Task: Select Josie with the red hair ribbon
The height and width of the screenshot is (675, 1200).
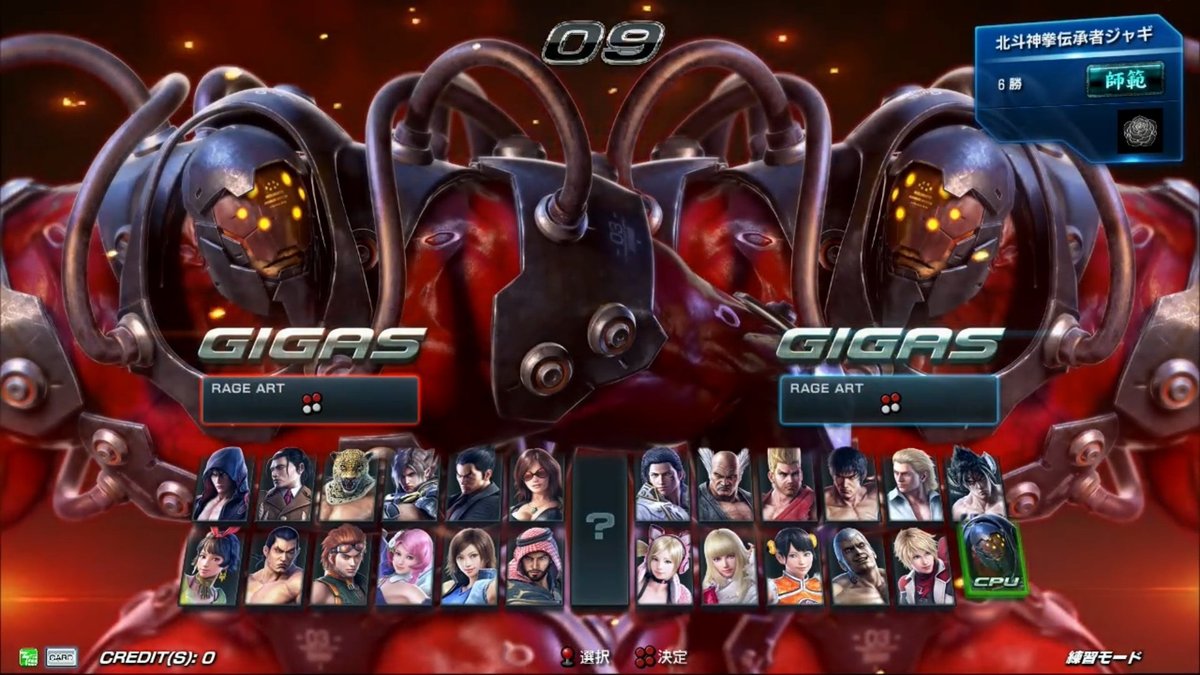Action: pos(212,567)
